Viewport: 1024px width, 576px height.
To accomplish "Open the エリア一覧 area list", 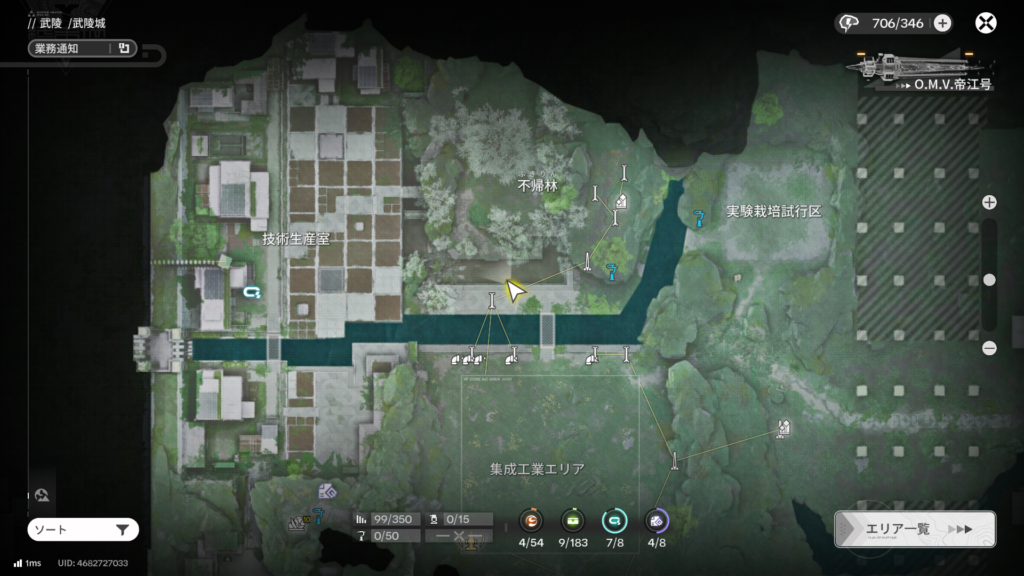I will (914, 529).
